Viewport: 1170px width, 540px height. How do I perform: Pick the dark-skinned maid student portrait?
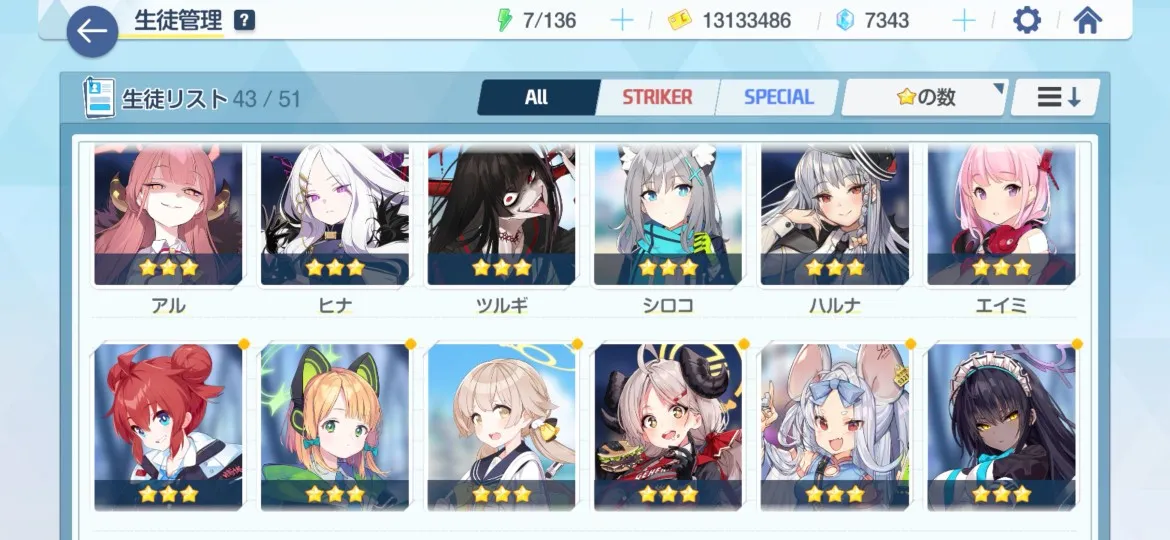pos(1001,427)
